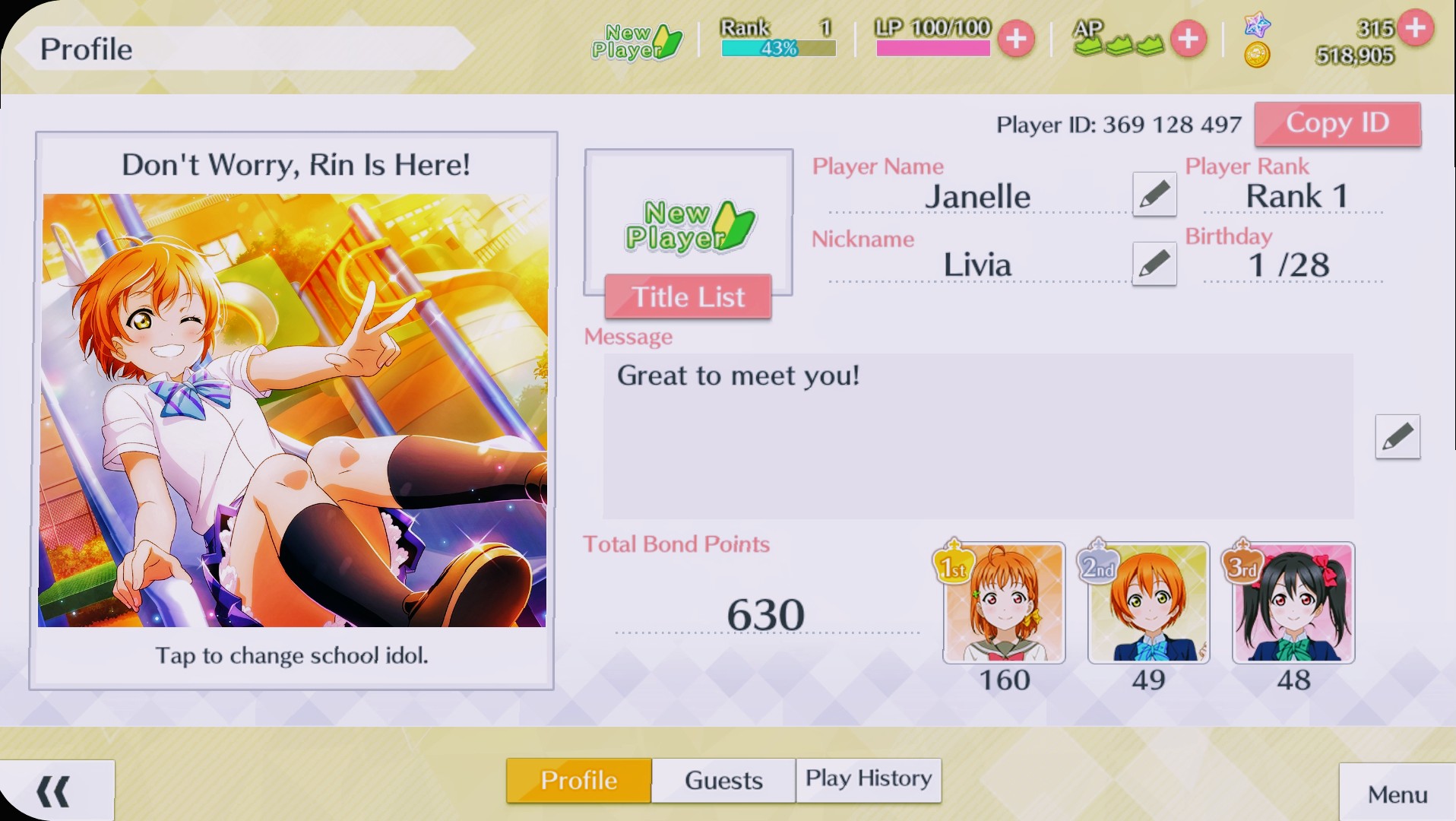Switch to the Guests tab

click(x=722, y=780)
